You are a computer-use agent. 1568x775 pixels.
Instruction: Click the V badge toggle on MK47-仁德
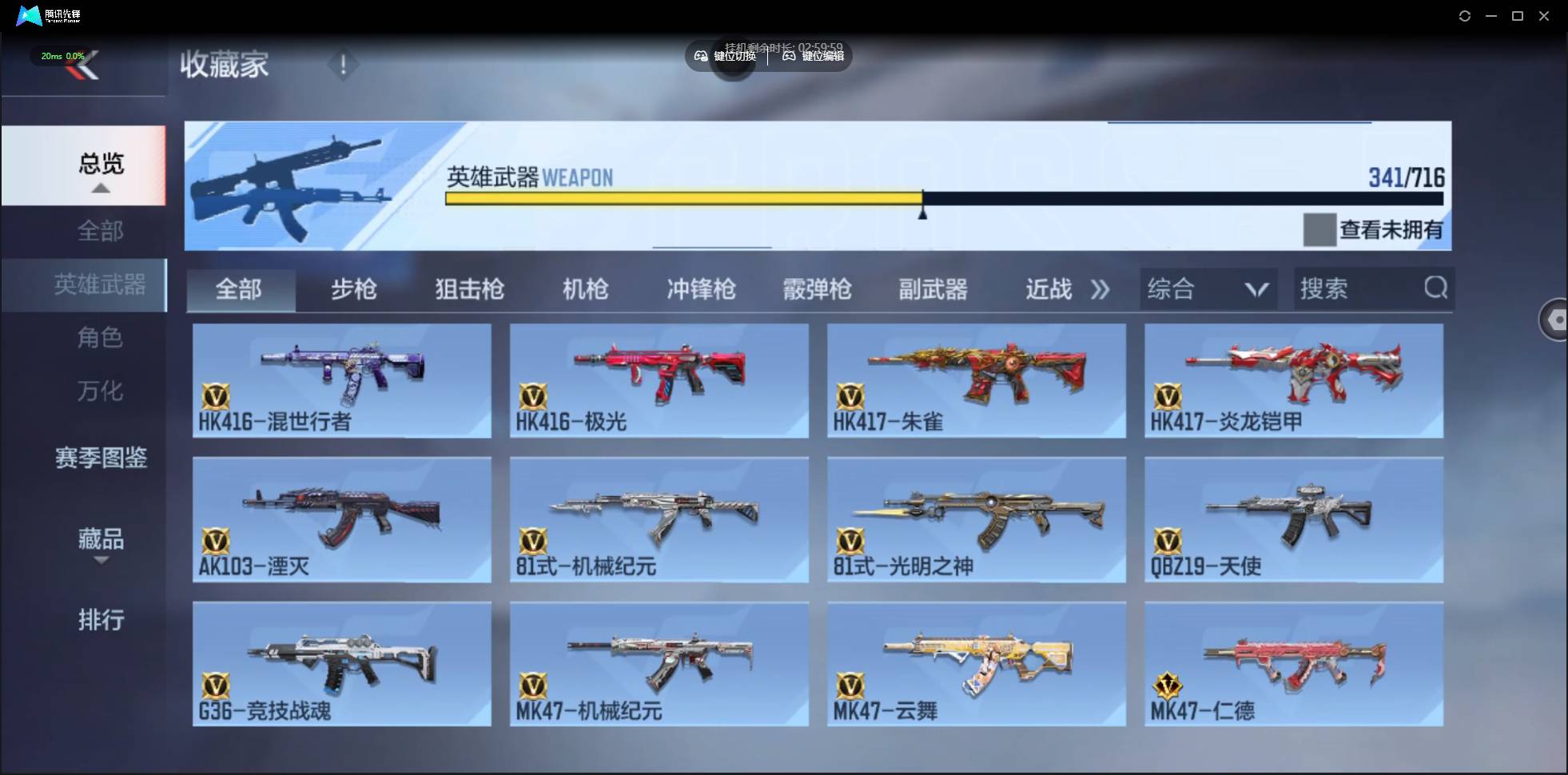pyautogui.click(x=1168, y=685)
